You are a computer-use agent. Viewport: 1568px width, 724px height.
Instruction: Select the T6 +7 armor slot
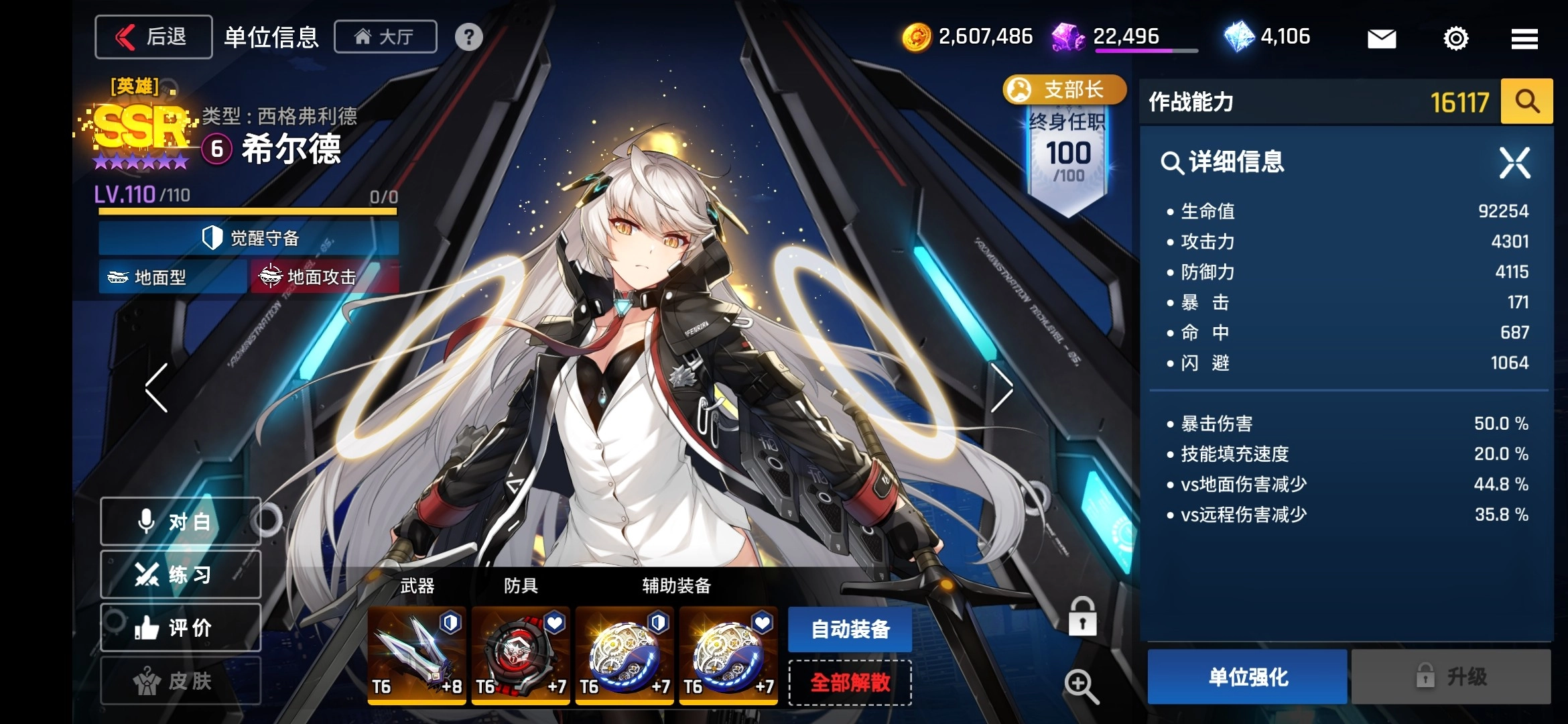(x=521, y=655)
